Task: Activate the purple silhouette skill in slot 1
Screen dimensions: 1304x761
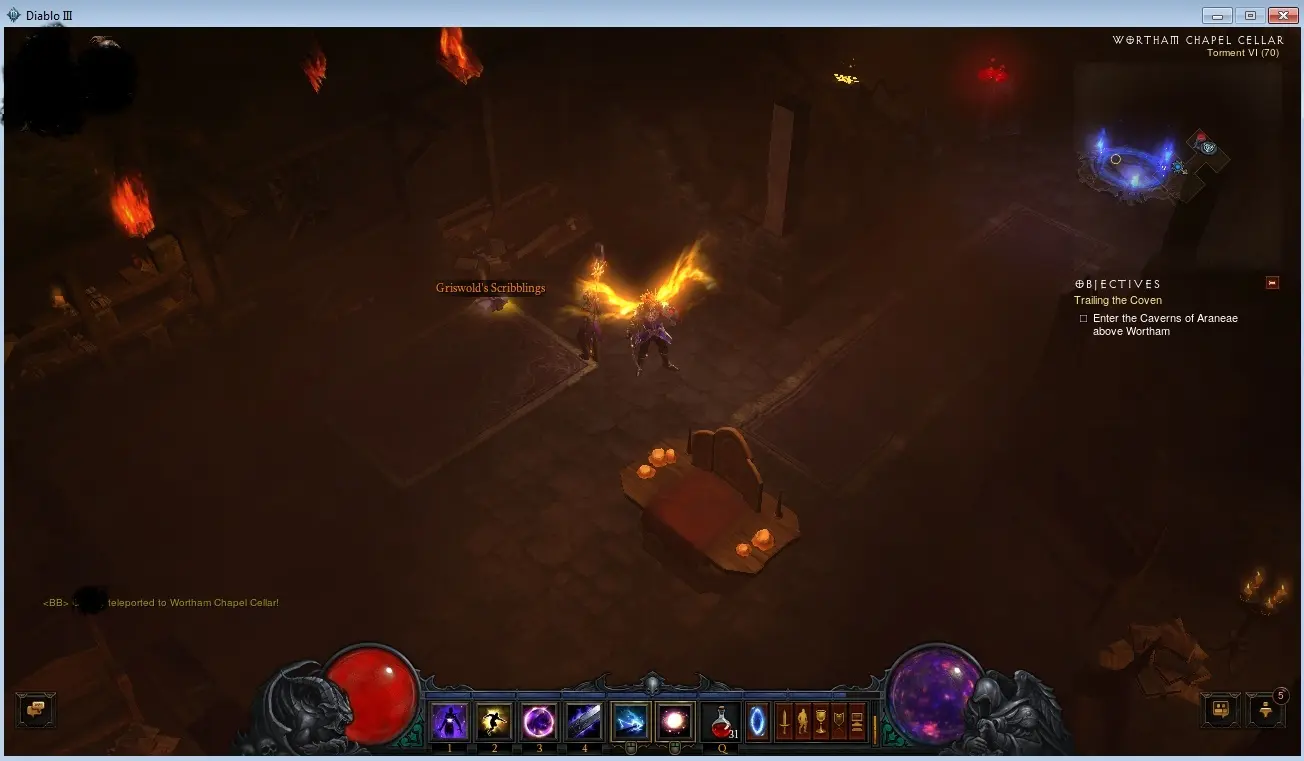Action: 450,721
